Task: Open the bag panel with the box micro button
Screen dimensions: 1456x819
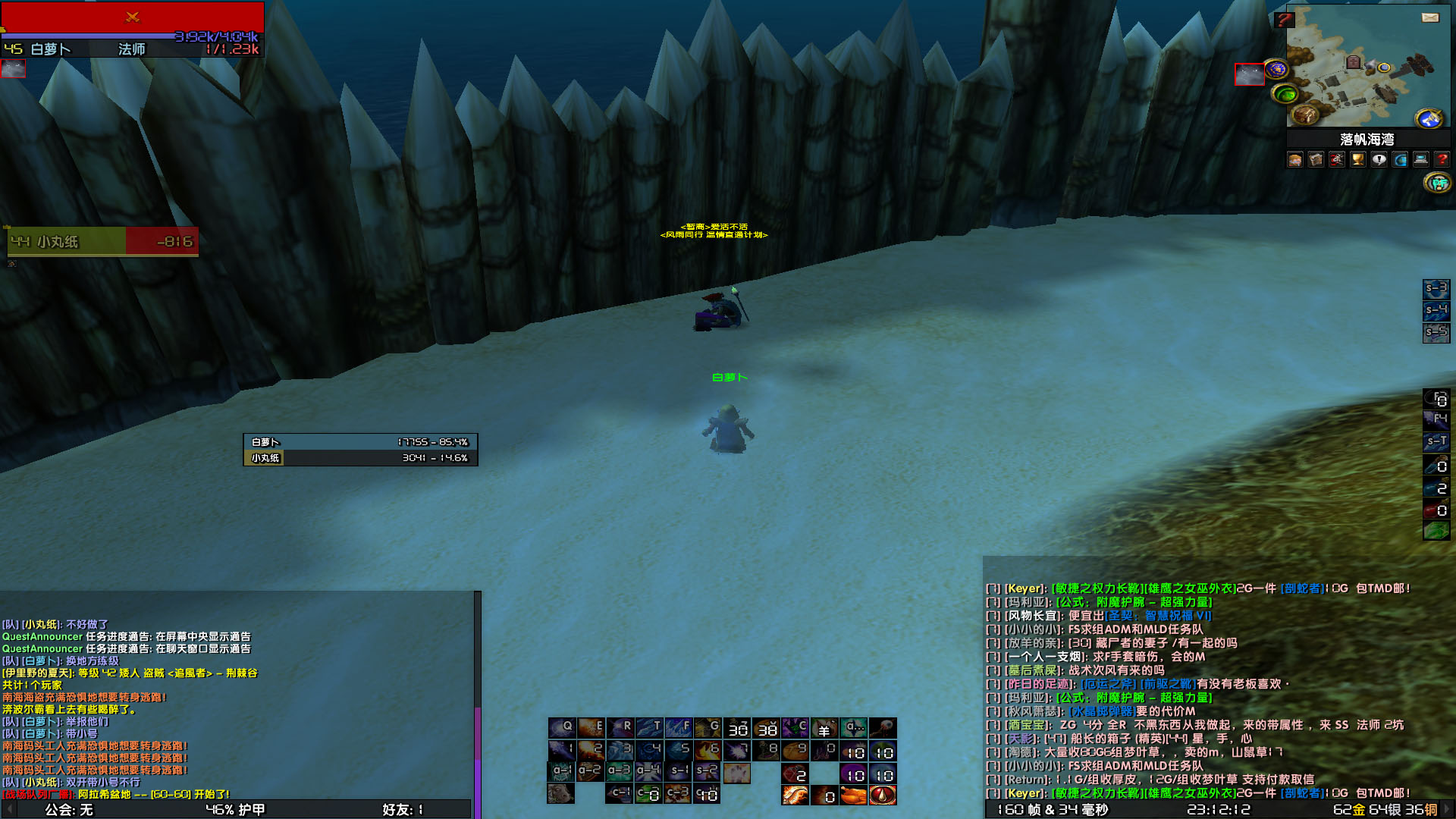Action: click(1316, 159)
